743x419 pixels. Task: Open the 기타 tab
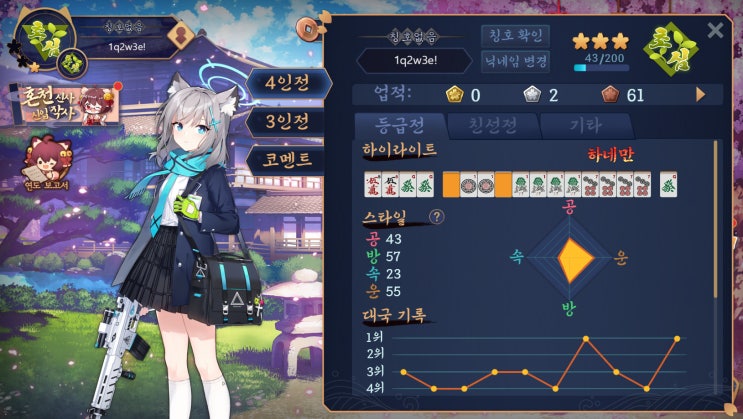(583, 127)
